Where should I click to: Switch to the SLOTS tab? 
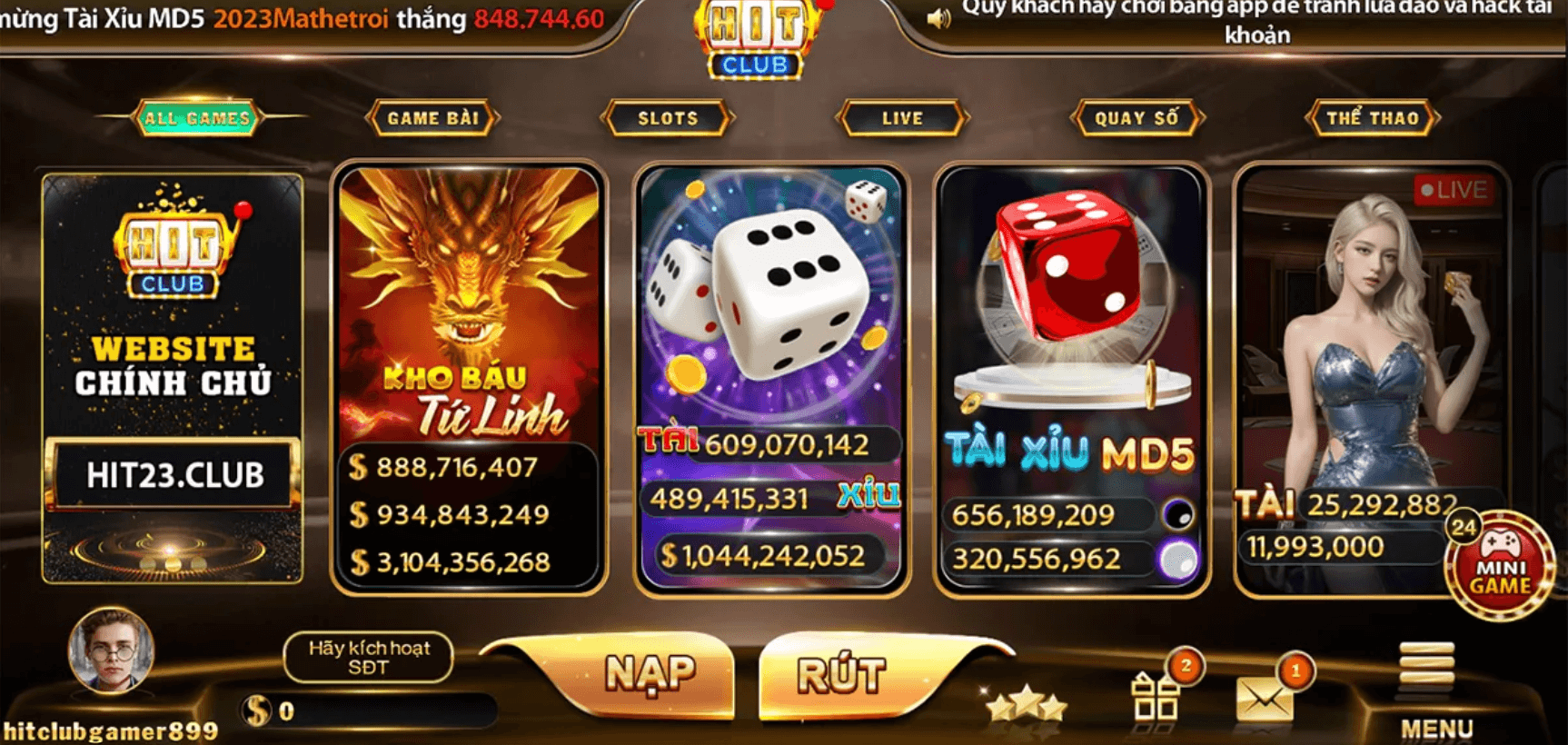point(668,118)
